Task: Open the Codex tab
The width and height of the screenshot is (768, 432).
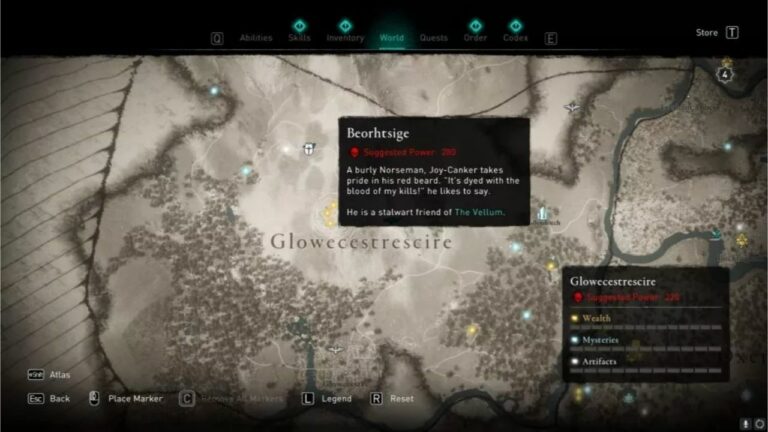Action: pyautogui.click(x=516, y=38)
